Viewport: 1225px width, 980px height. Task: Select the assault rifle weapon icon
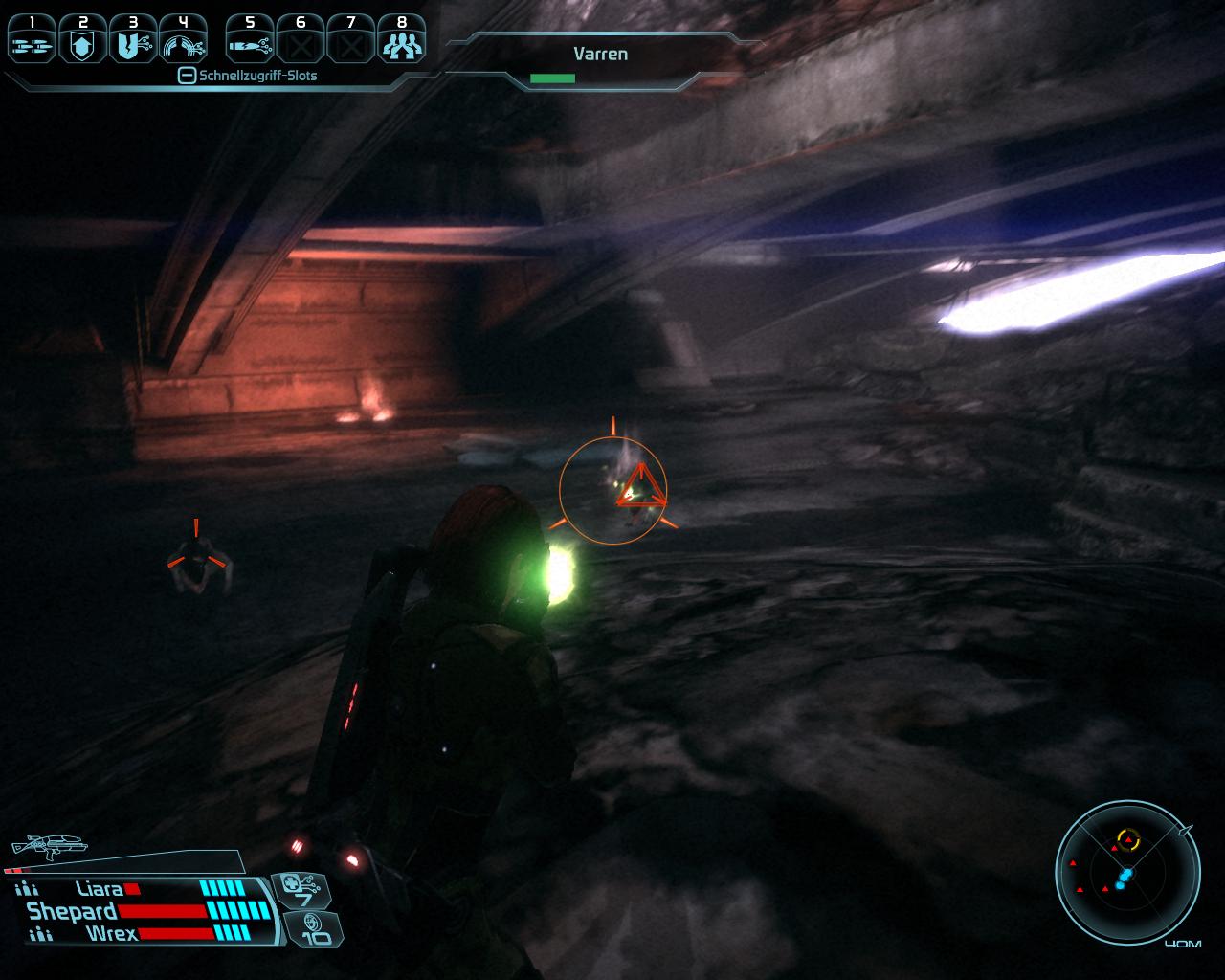(x=48, y=845)
